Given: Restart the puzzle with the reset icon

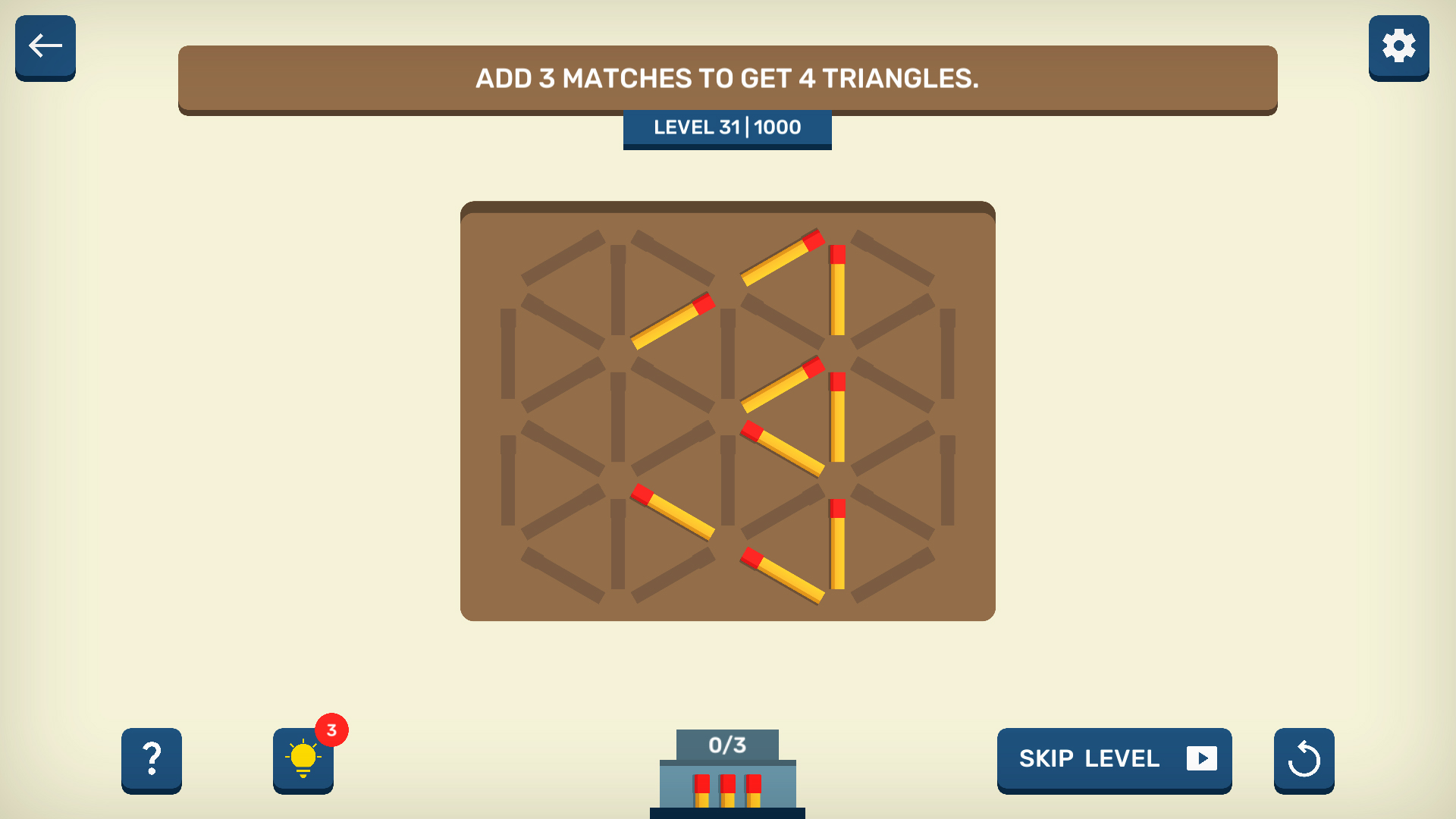Looking at the screenshot, I should click(1304, 761).
